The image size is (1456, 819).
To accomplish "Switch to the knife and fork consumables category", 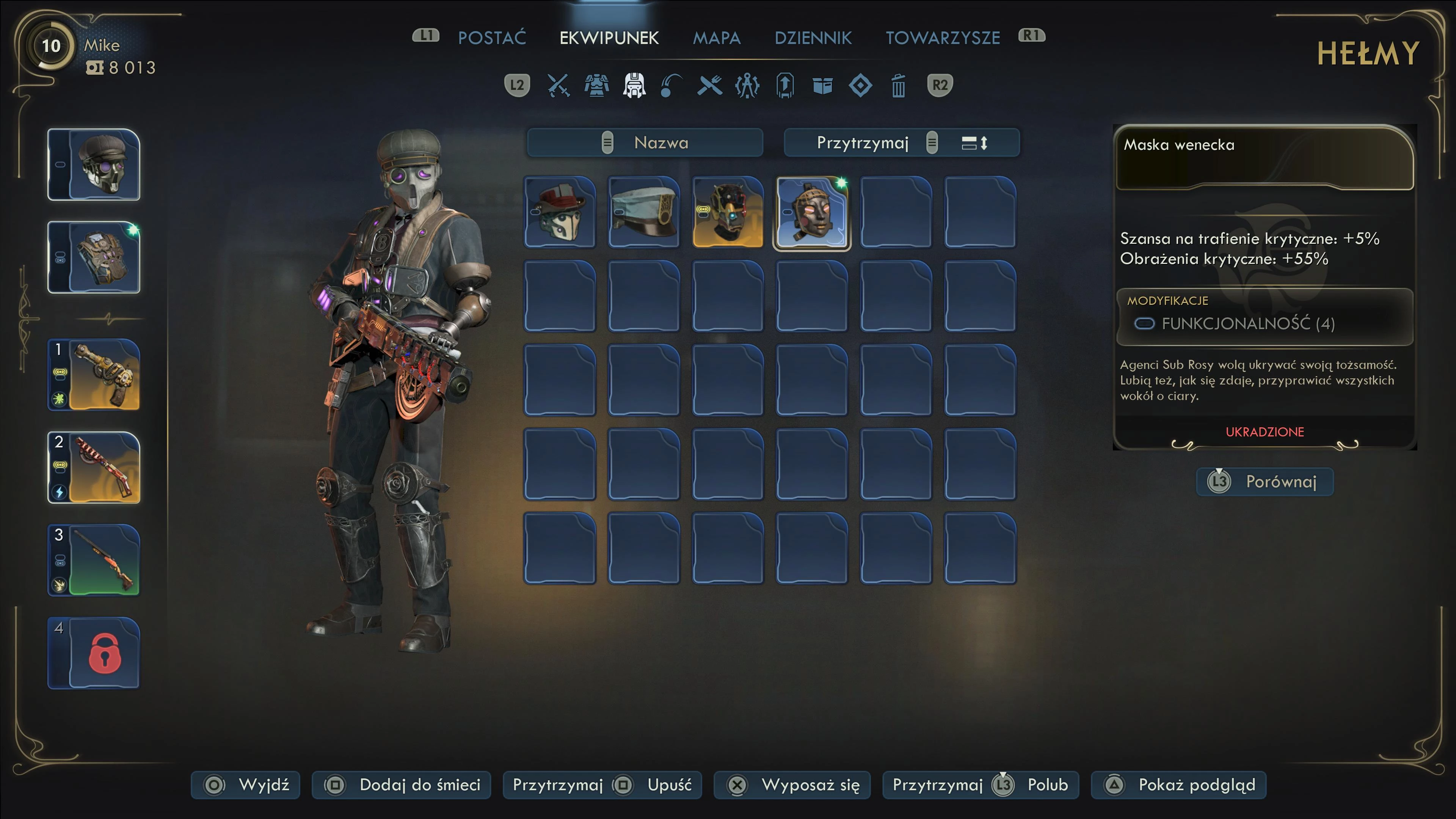I will [709, 86].
